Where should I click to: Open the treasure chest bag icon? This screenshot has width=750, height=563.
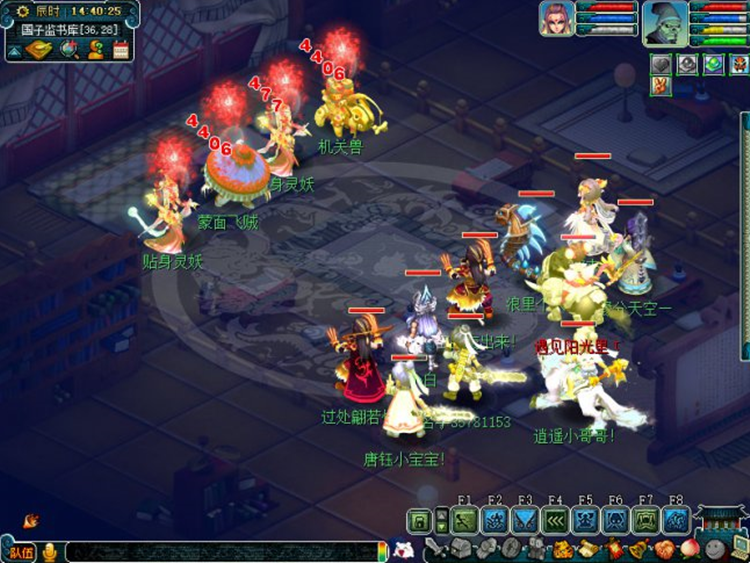[459, 548]
